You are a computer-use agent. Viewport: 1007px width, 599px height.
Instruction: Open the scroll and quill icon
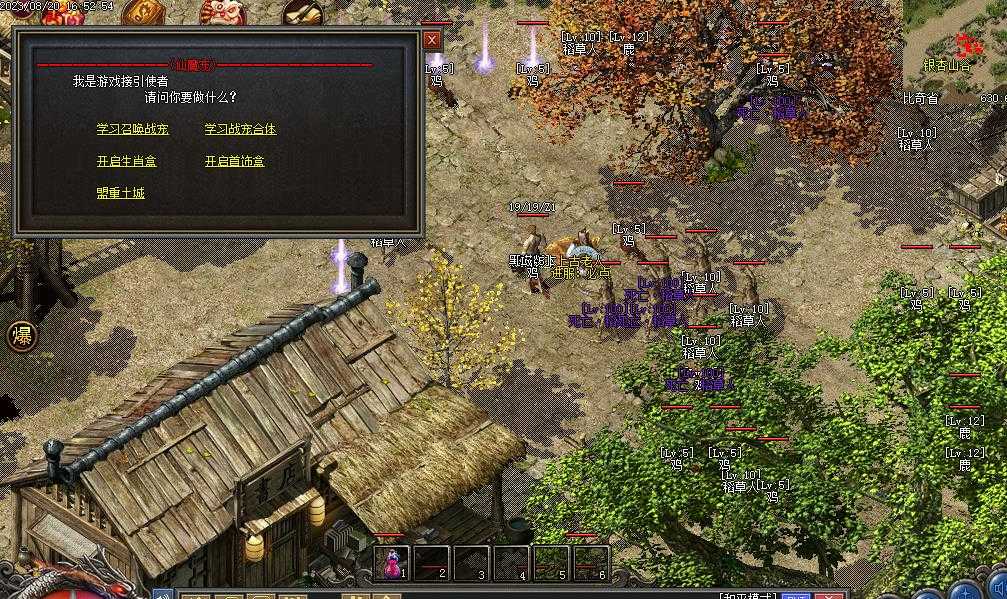point(301,12)
